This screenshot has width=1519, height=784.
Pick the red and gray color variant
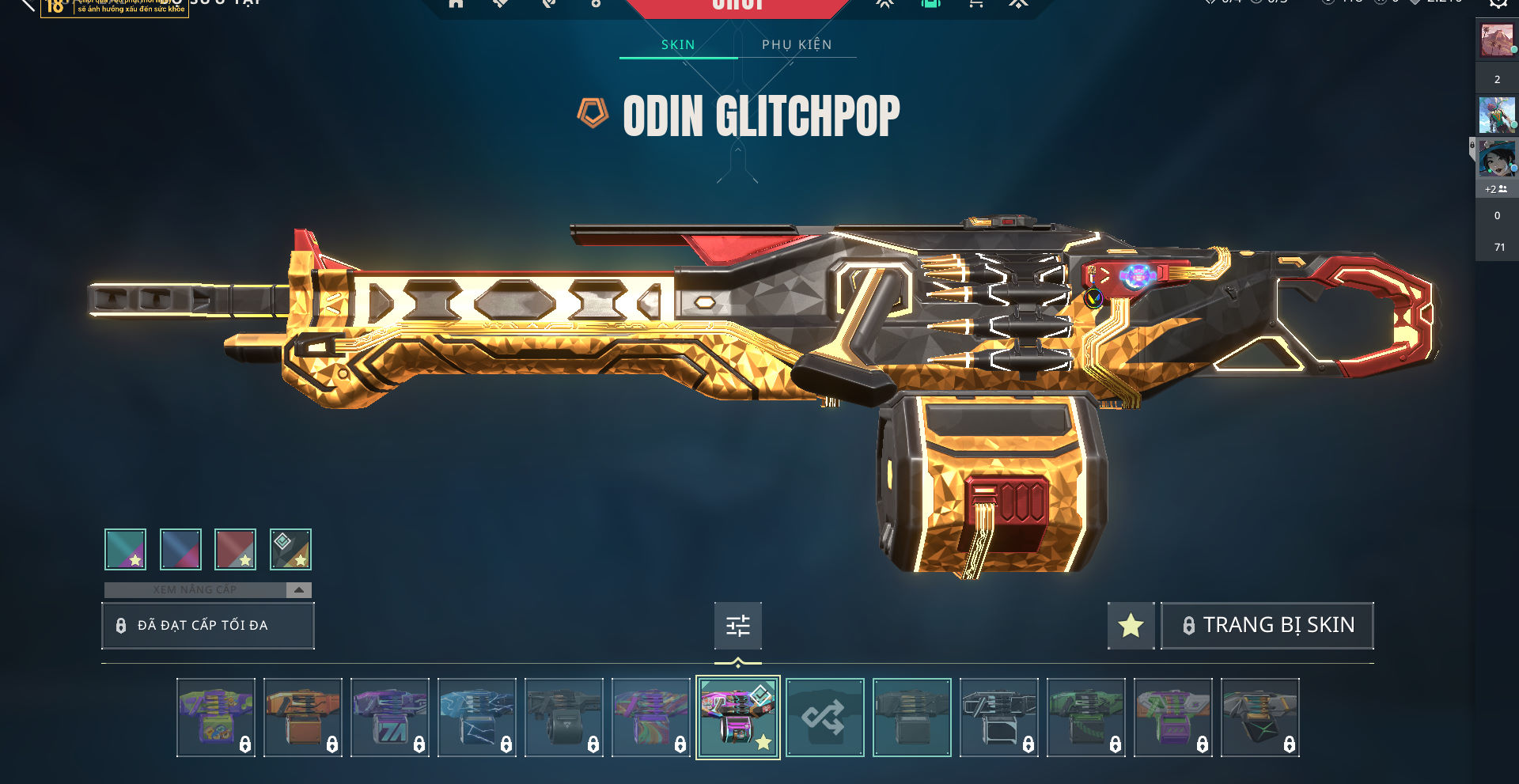point(235,549)
